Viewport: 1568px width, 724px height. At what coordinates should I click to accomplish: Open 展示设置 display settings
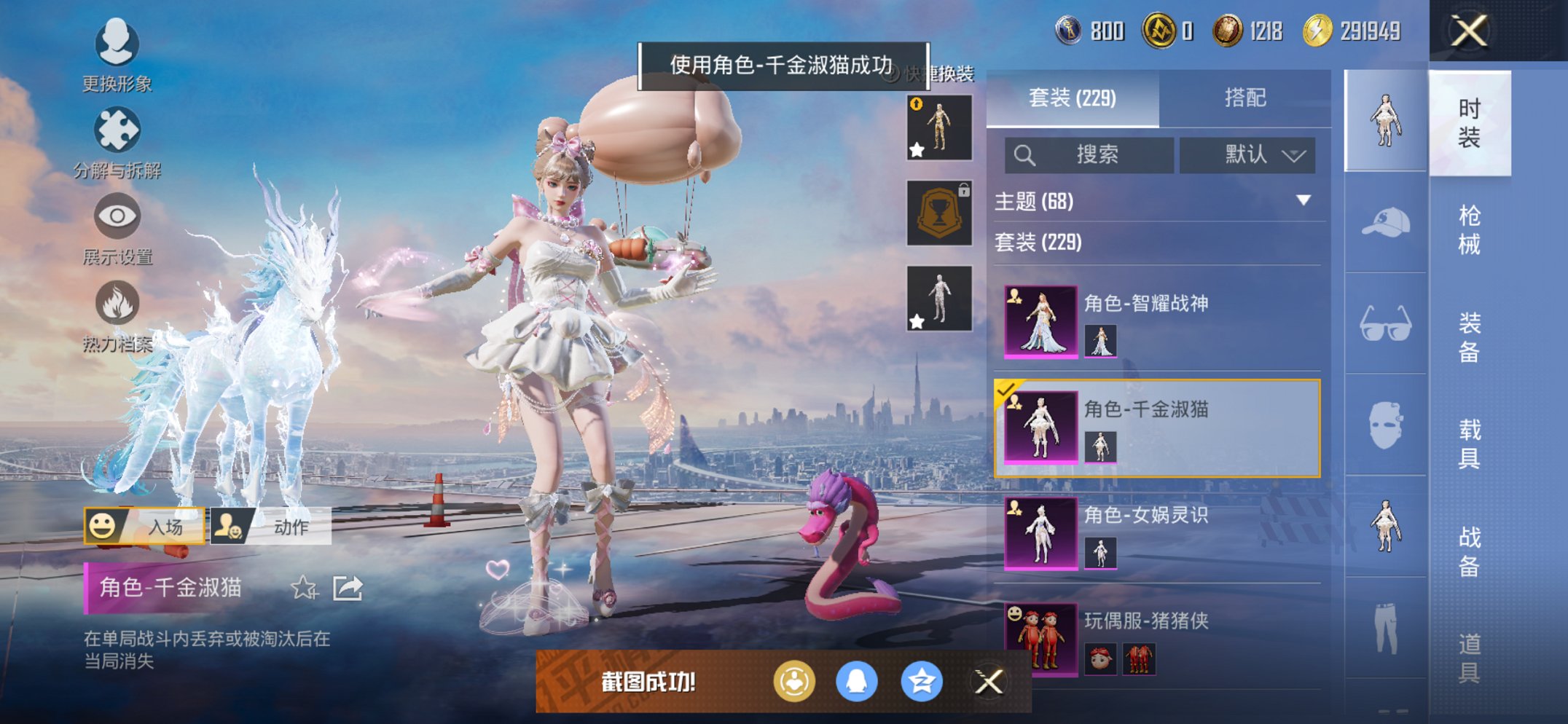(x=117, y=216)
